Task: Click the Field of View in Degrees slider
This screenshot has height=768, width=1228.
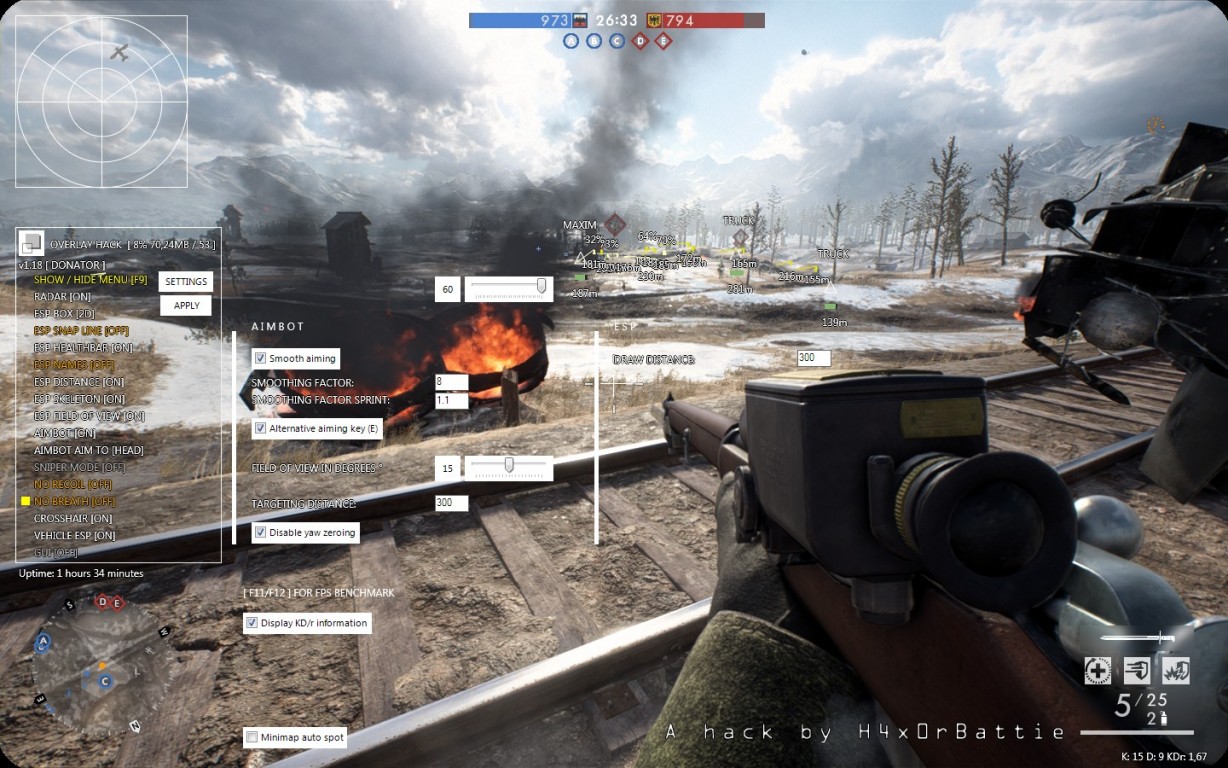Action: coord(509,467)
